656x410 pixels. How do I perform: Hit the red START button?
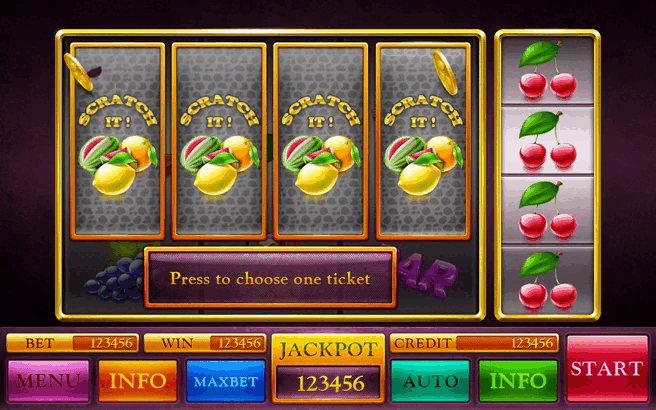click(x=606, y=368)
